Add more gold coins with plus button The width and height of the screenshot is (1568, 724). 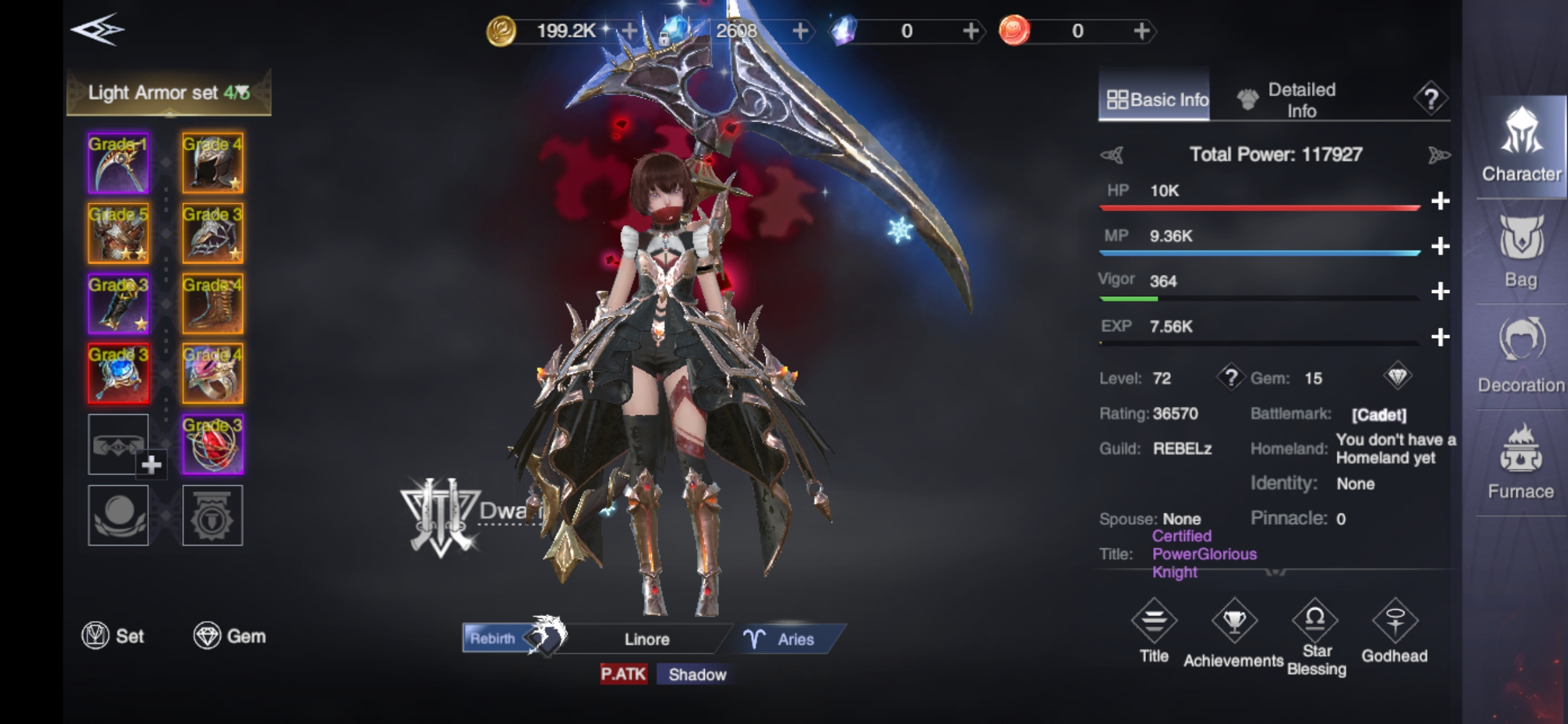629,31
